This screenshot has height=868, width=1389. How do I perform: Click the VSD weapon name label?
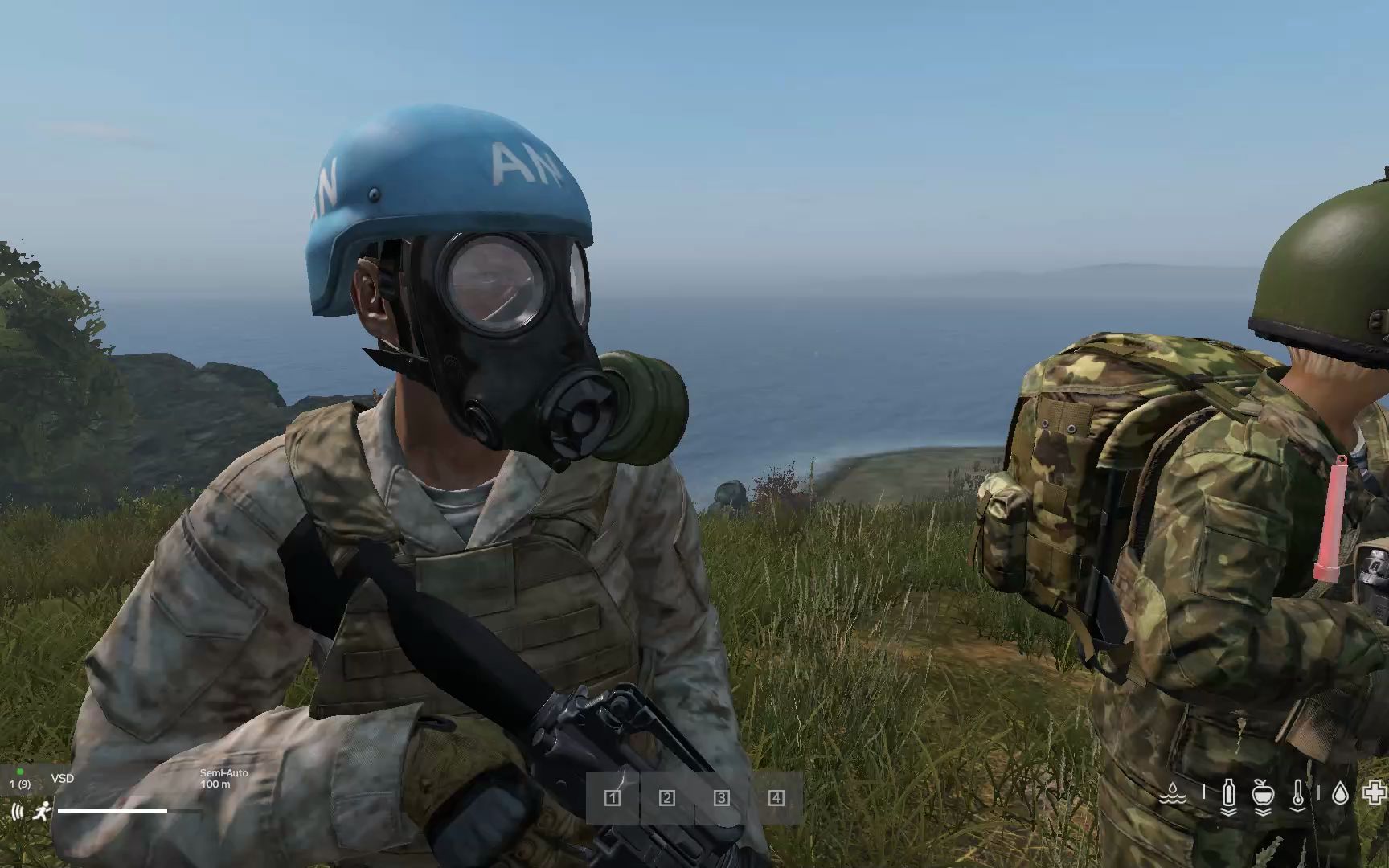(x=63, y=778)
